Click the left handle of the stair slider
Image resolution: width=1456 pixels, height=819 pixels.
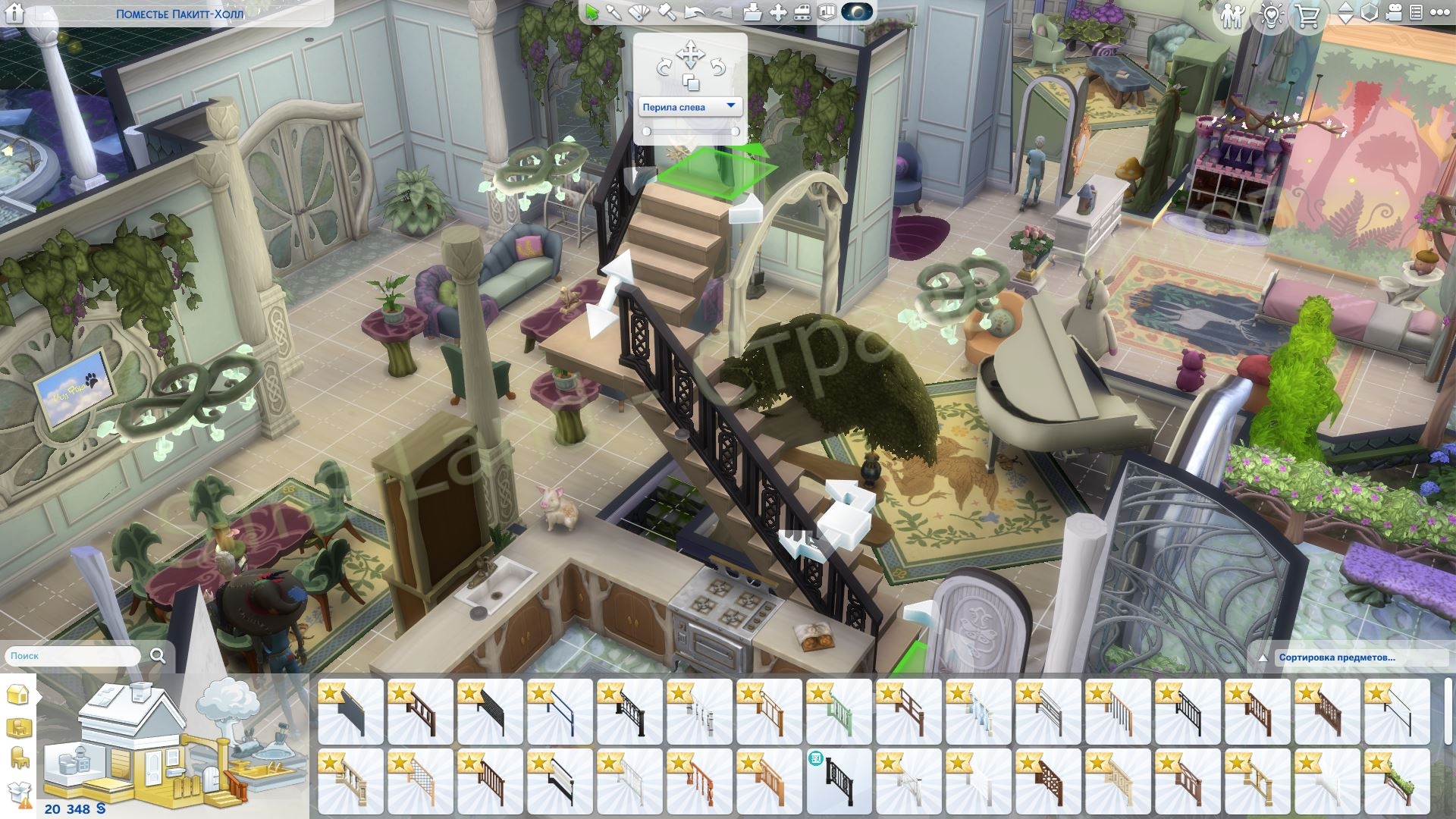pos(647,131)
